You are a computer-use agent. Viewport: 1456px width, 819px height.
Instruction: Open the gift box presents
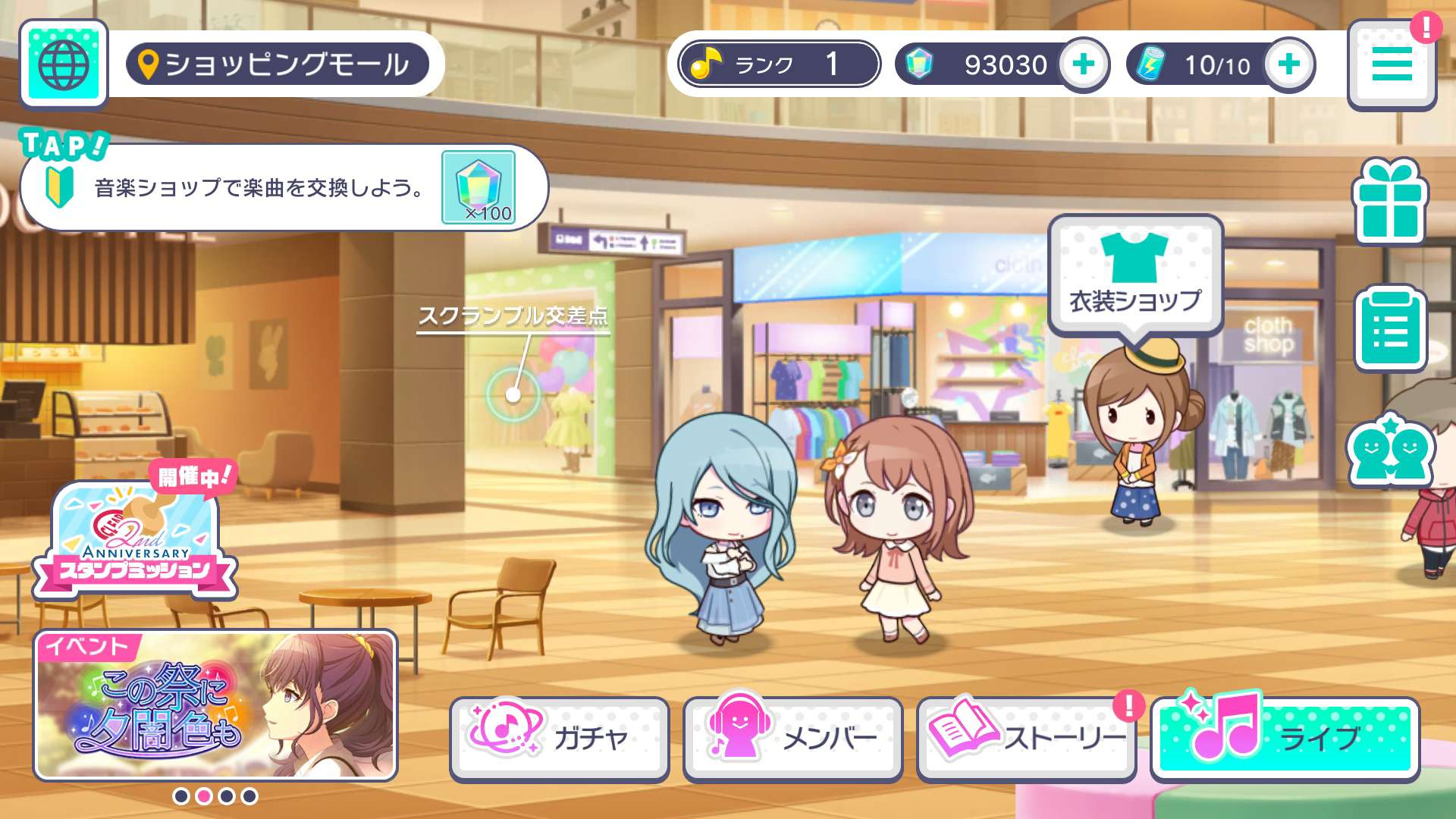click(x=1390, y=202)
